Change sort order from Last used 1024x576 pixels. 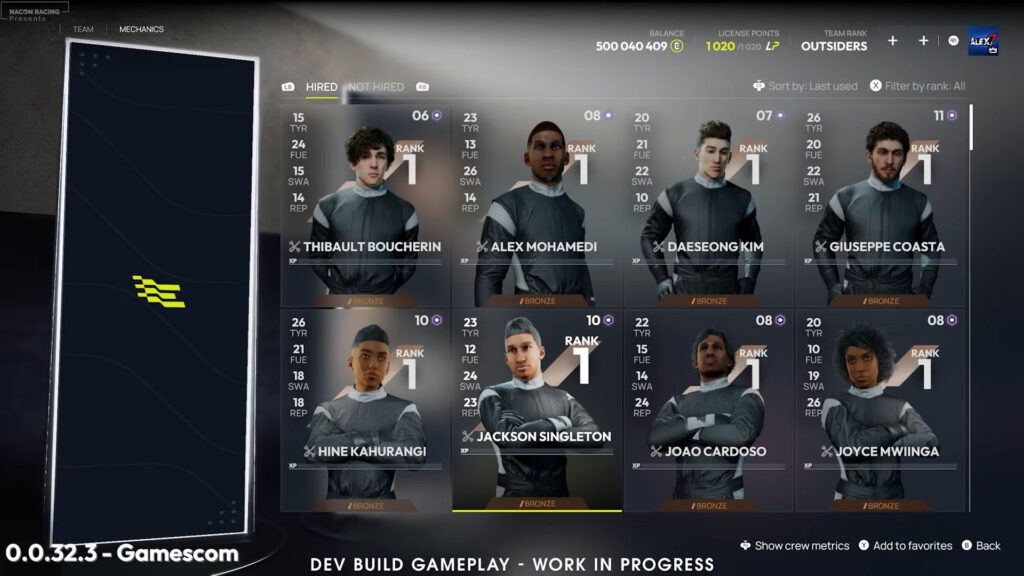tap(806, 87)
